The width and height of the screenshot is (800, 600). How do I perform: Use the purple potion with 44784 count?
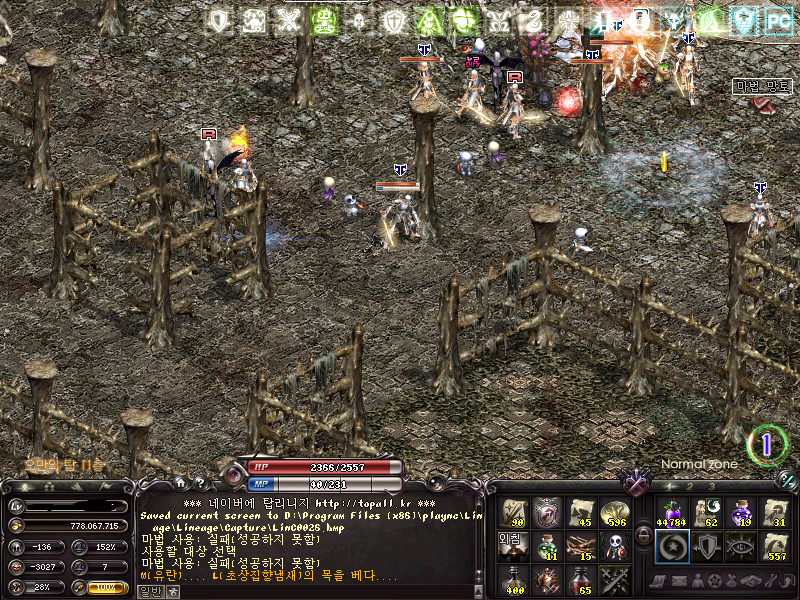tap(671, 513)
